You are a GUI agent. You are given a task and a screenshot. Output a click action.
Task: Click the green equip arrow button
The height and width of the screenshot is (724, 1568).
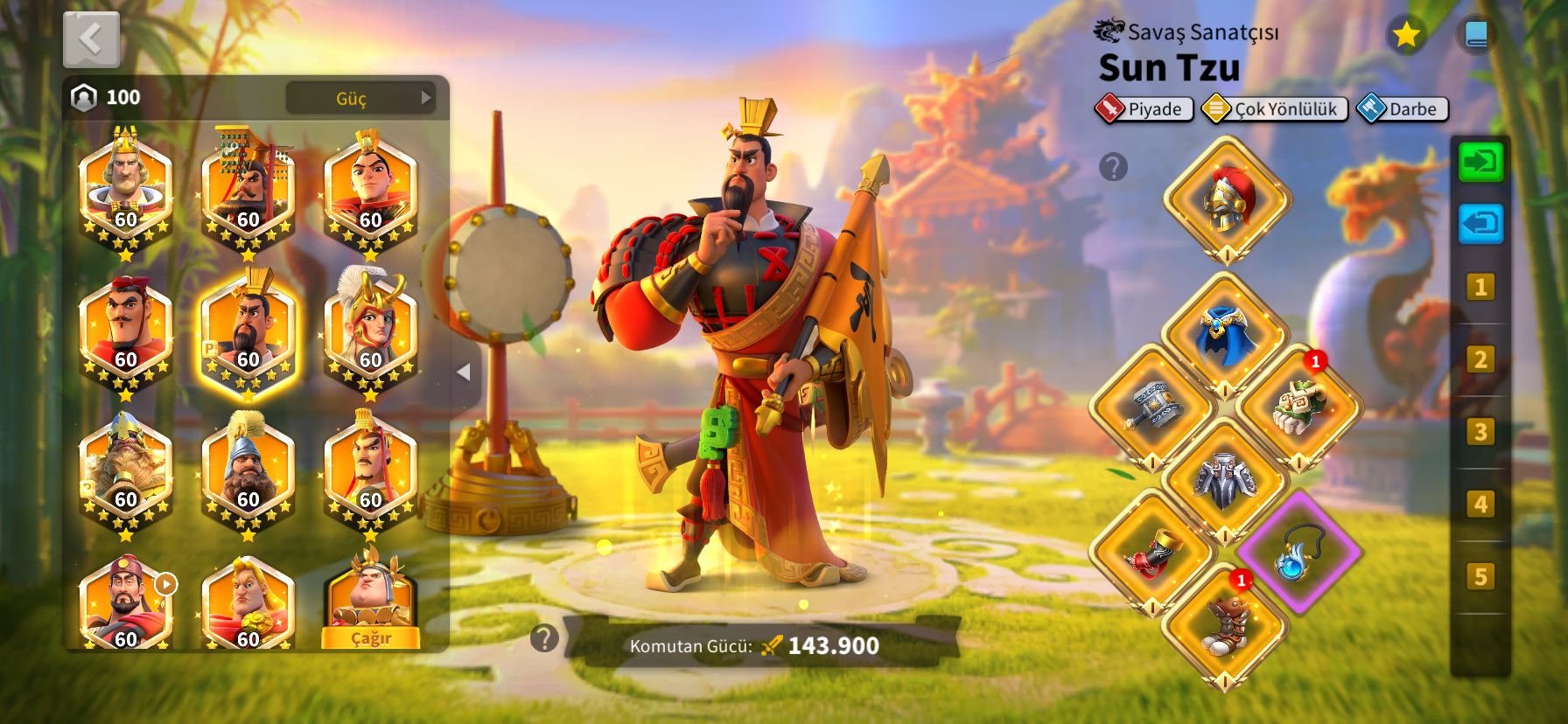point(1480,163)
